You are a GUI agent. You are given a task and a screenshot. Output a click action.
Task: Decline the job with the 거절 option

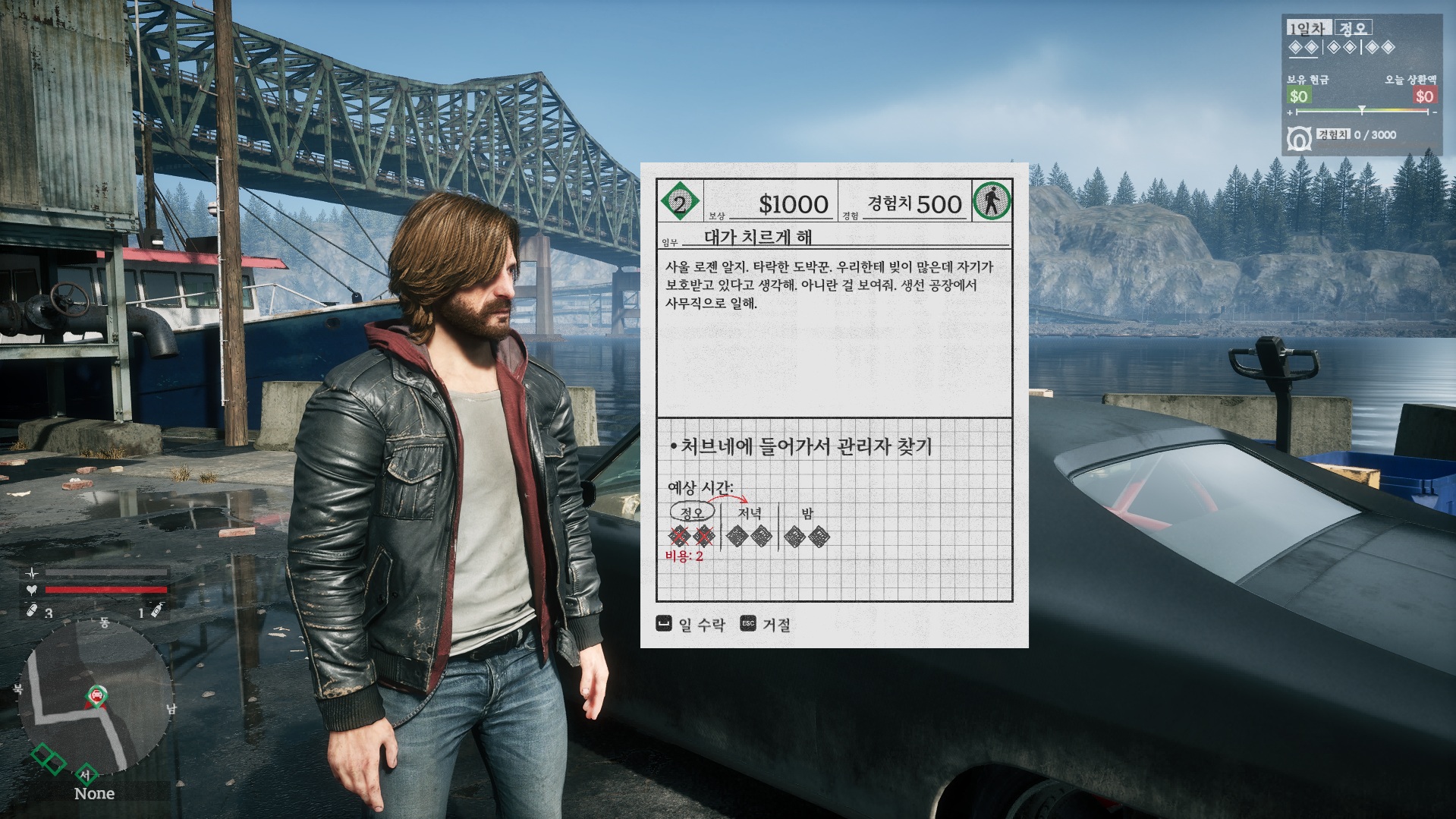pos(766,625)
